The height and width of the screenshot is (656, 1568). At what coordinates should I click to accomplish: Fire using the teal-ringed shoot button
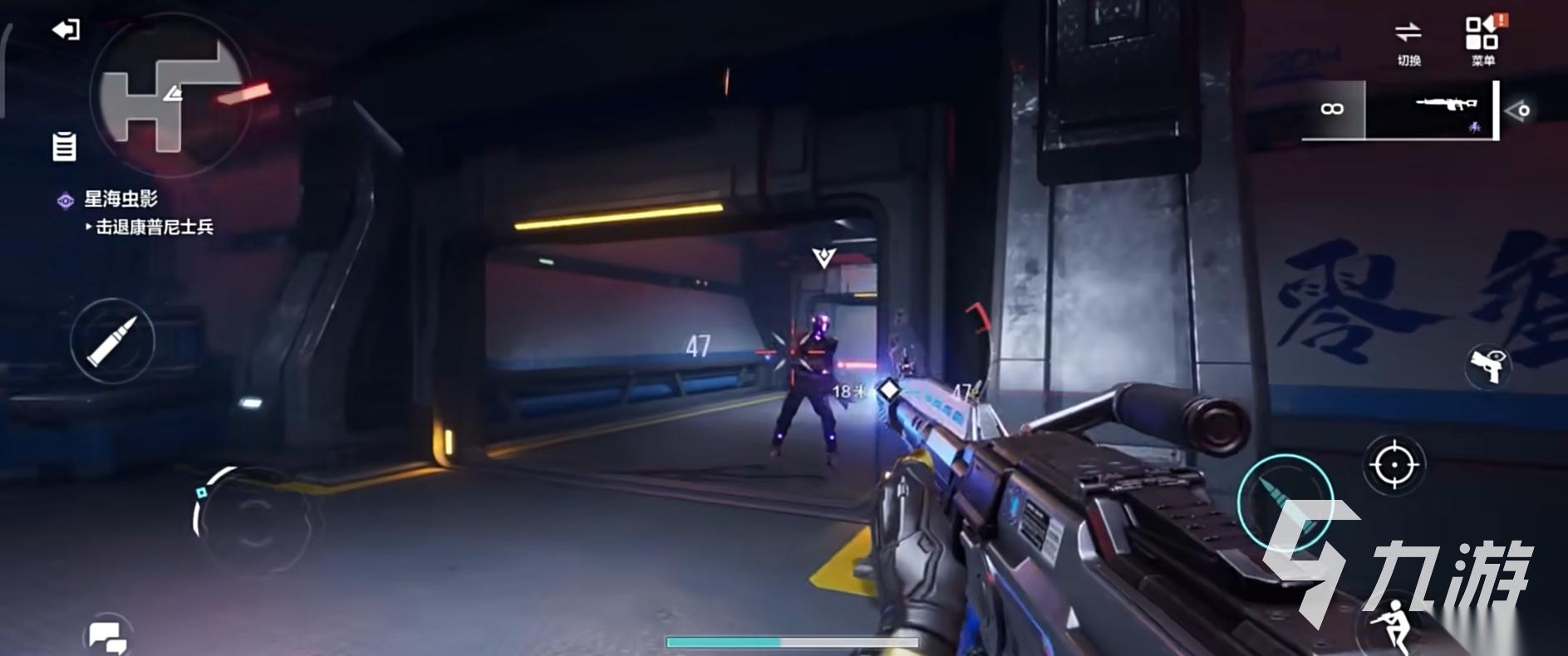pyautogui.click(x=1285, y=503)
